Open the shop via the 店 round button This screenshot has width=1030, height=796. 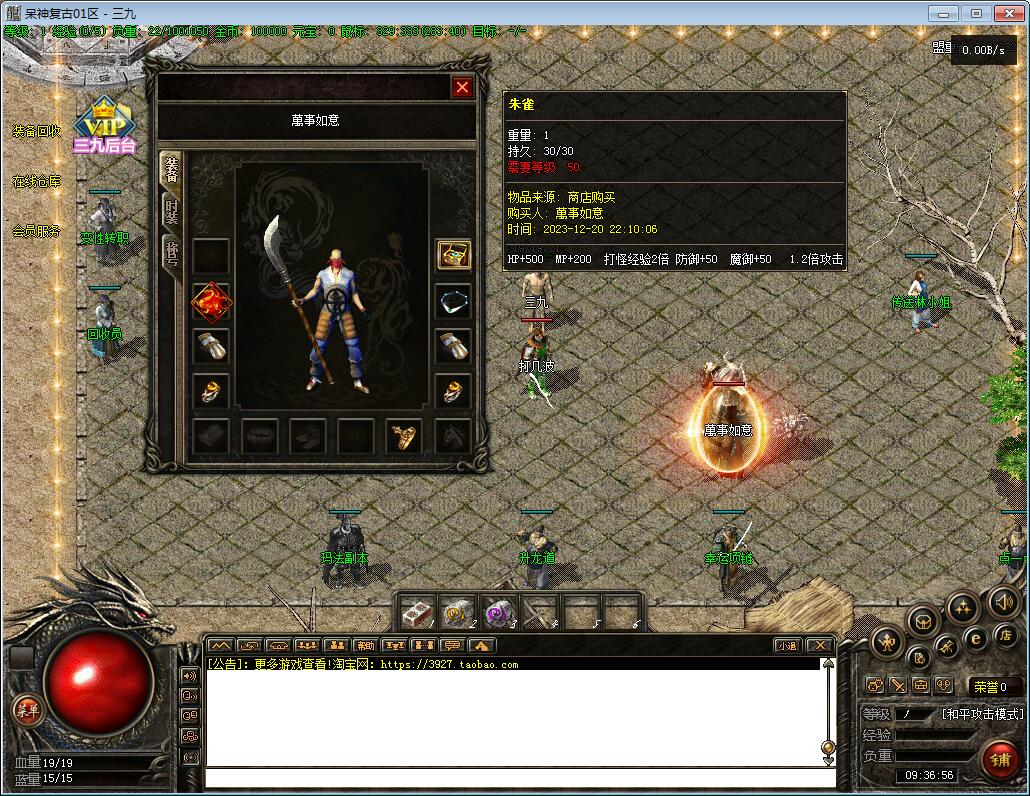coord(1003,635)
